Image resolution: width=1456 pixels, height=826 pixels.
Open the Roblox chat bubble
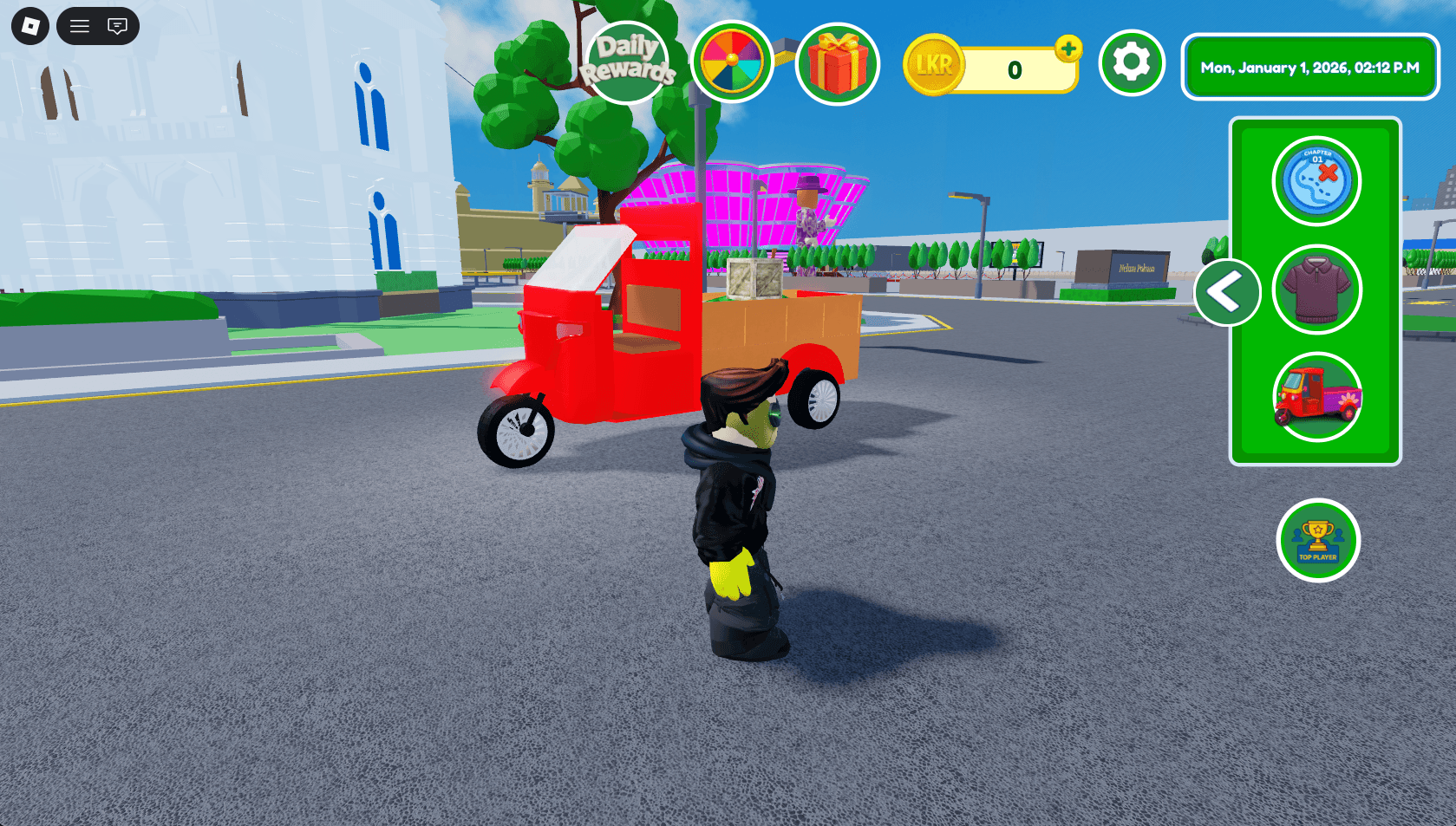pyautogui.click(x=115, y=26)
